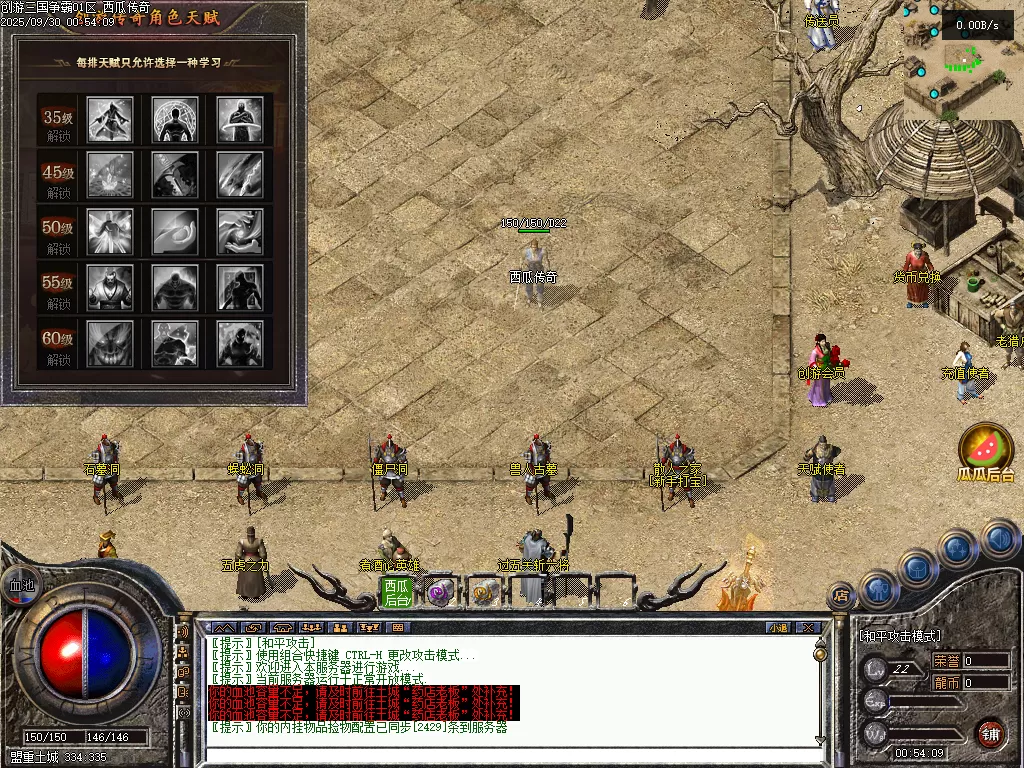Select the level 60 demon face talent
This screenshot has height=768, width=1024.
(x=110, y=343)
